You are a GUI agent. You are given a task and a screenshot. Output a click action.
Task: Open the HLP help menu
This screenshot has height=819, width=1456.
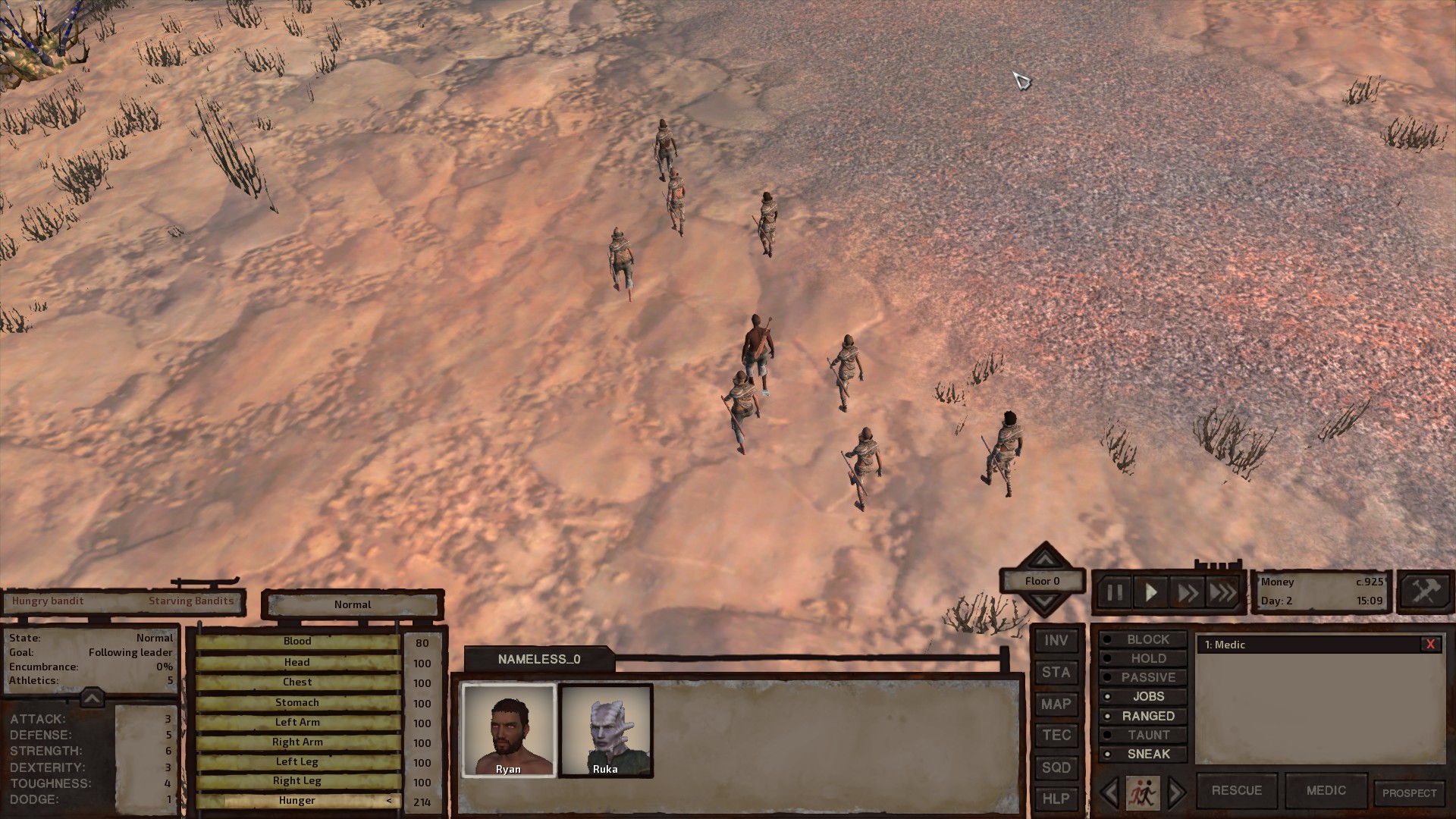(1056, 799)
